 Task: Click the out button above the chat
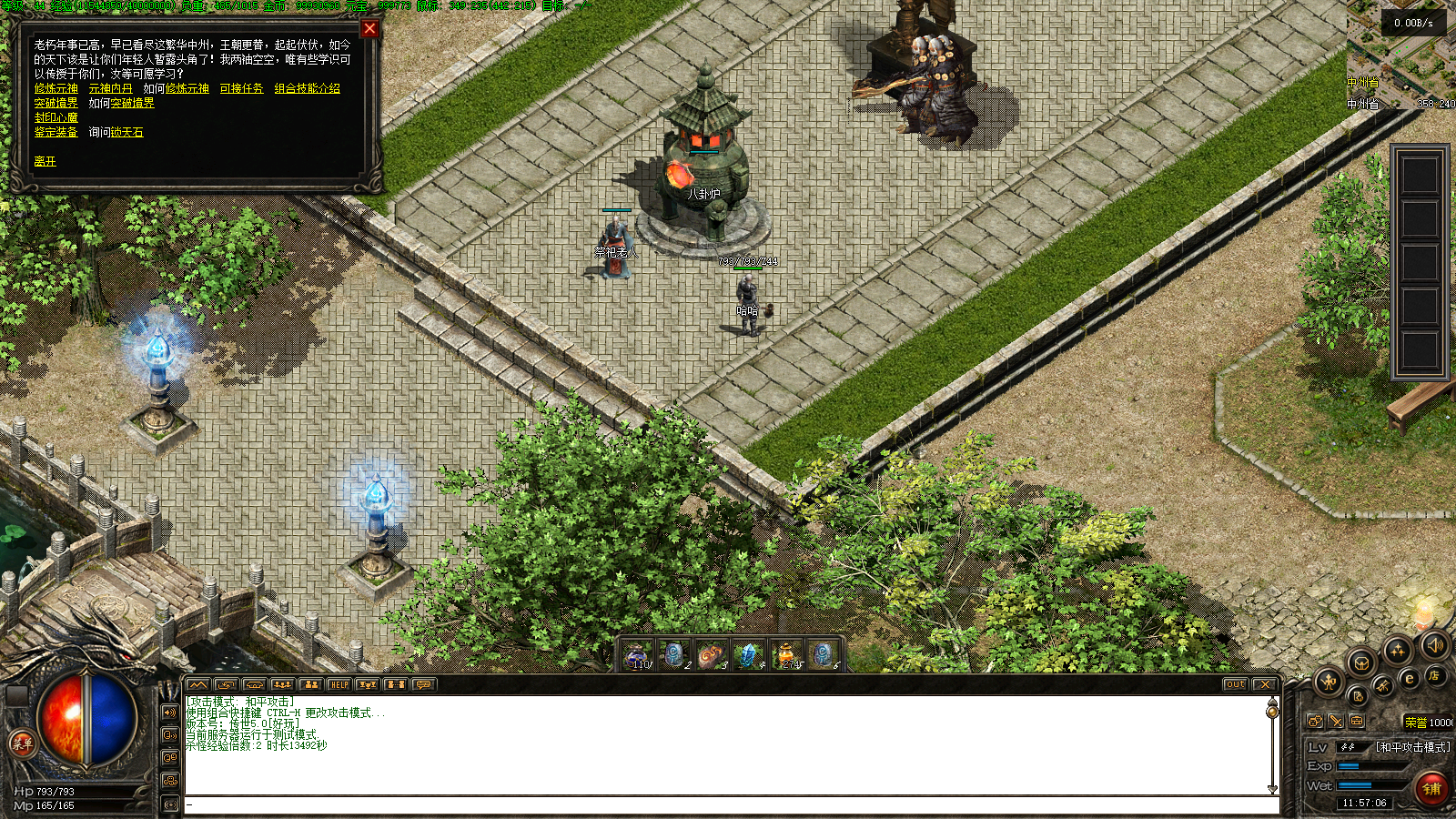(1235, 684)
